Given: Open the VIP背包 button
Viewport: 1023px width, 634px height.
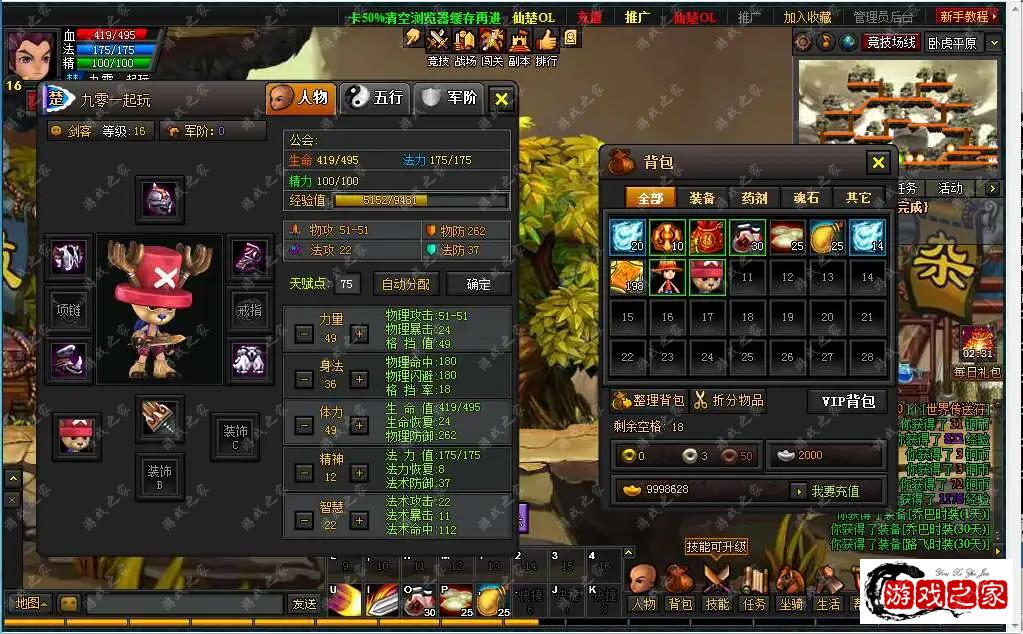Looking at the screenshot, I should (847, 401).
